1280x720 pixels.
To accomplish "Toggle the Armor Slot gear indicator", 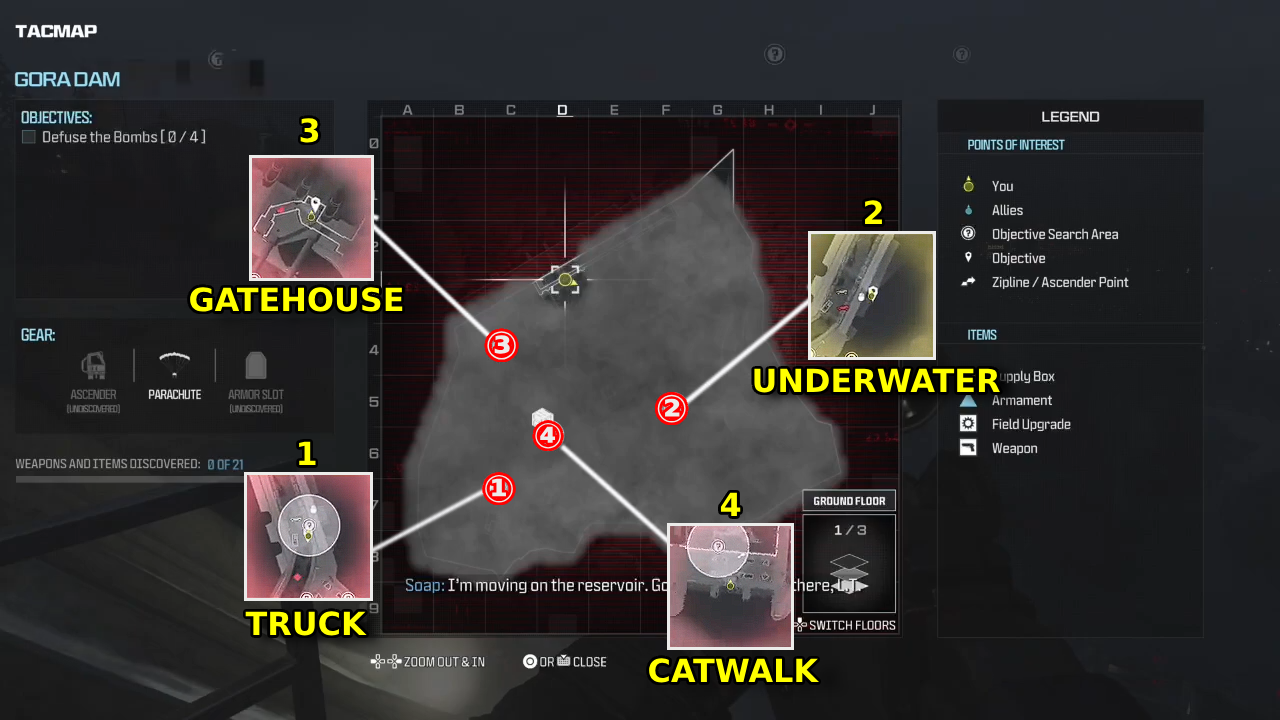I will point(255,366).
